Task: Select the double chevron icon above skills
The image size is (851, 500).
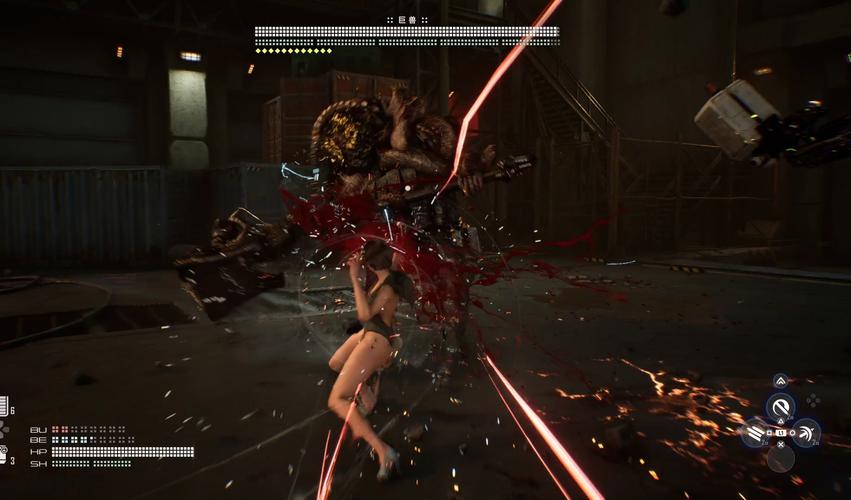Action: click(781, 381)
